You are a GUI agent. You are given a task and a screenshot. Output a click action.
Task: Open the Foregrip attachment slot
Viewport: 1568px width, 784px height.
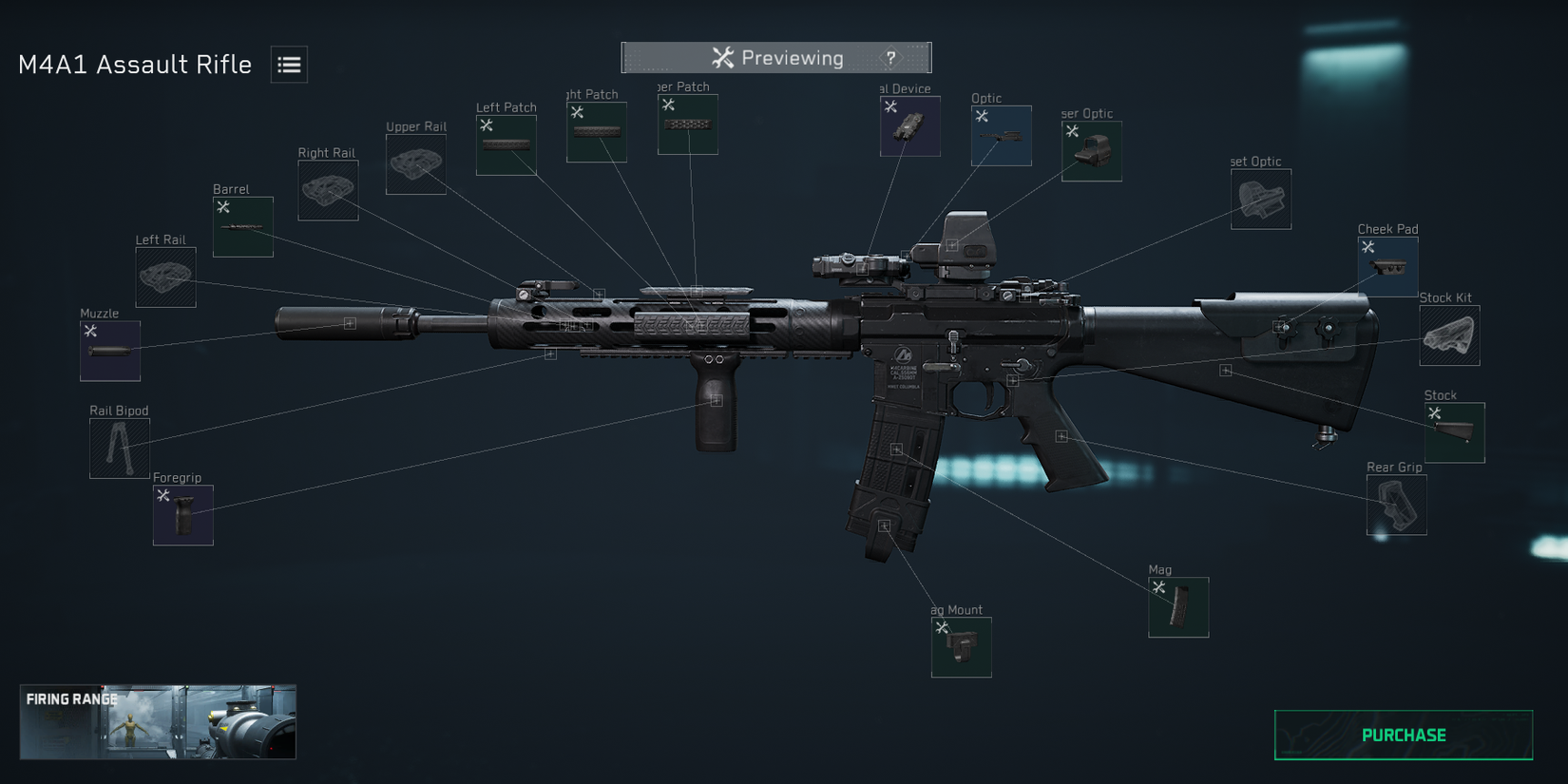(x=182, y=514)
